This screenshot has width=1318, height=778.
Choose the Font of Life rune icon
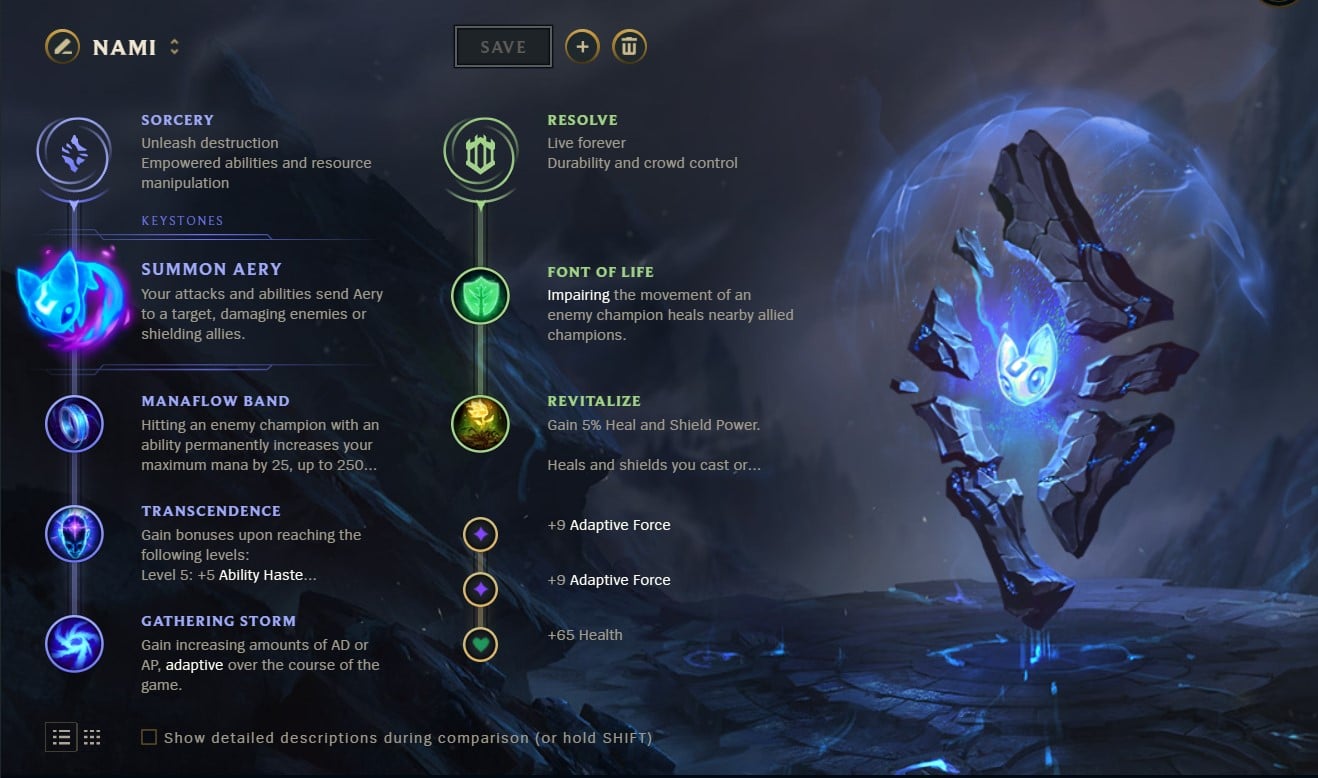point(480,296)
